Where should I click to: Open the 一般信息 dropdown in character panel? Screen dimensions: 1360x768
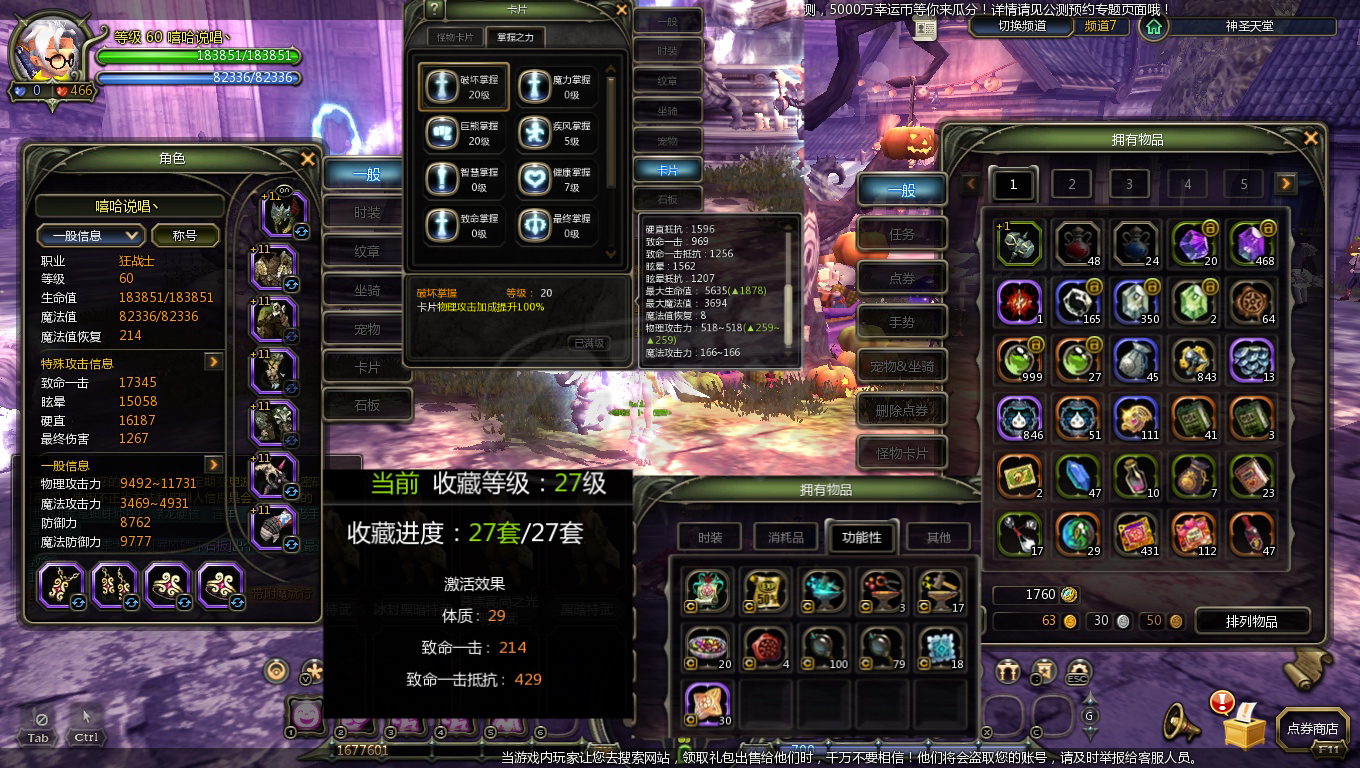tap(92, 236)
